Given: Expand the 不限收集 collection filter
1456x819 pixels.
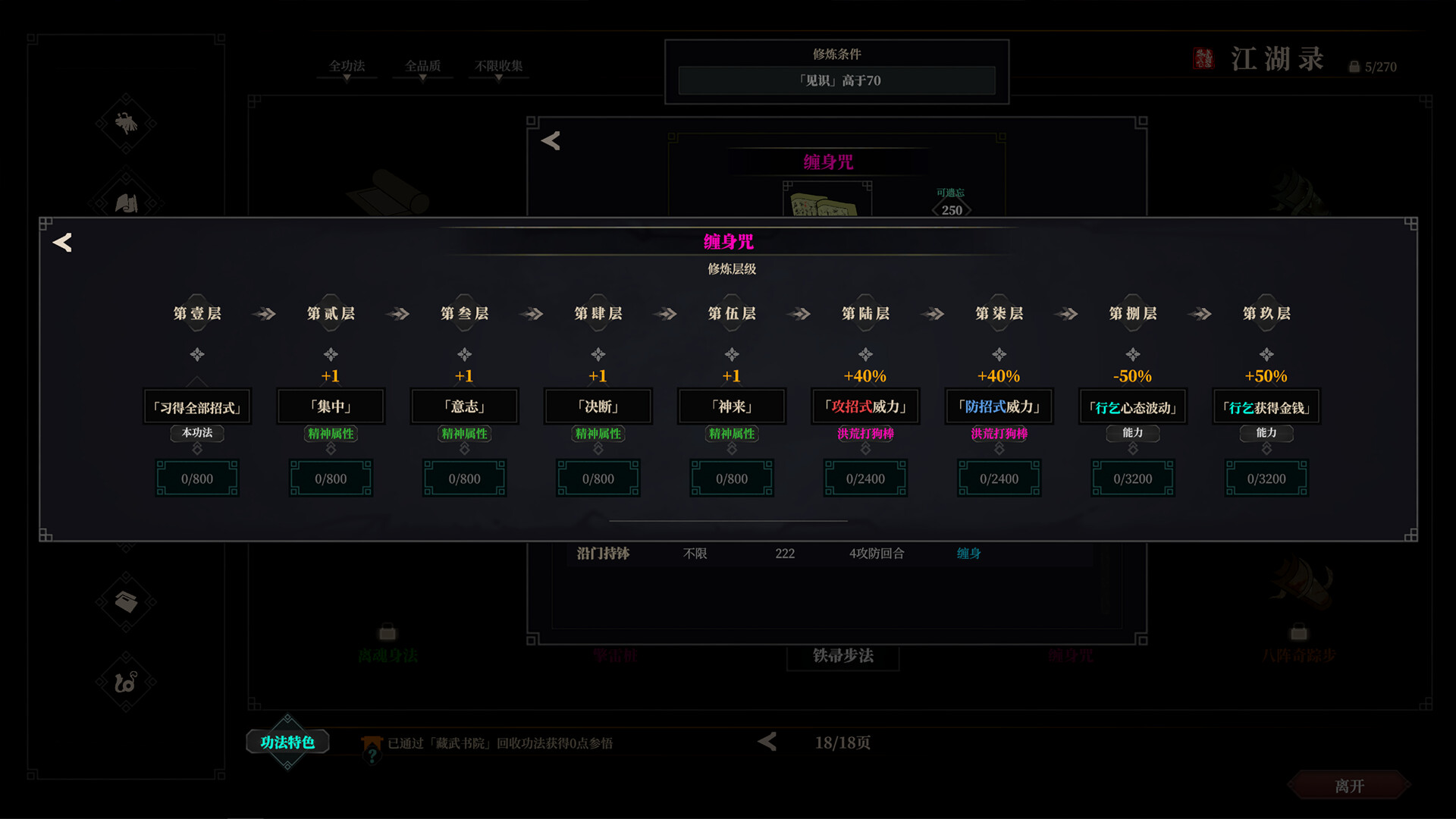Looking at the screenshot, I should coord(498,65).
